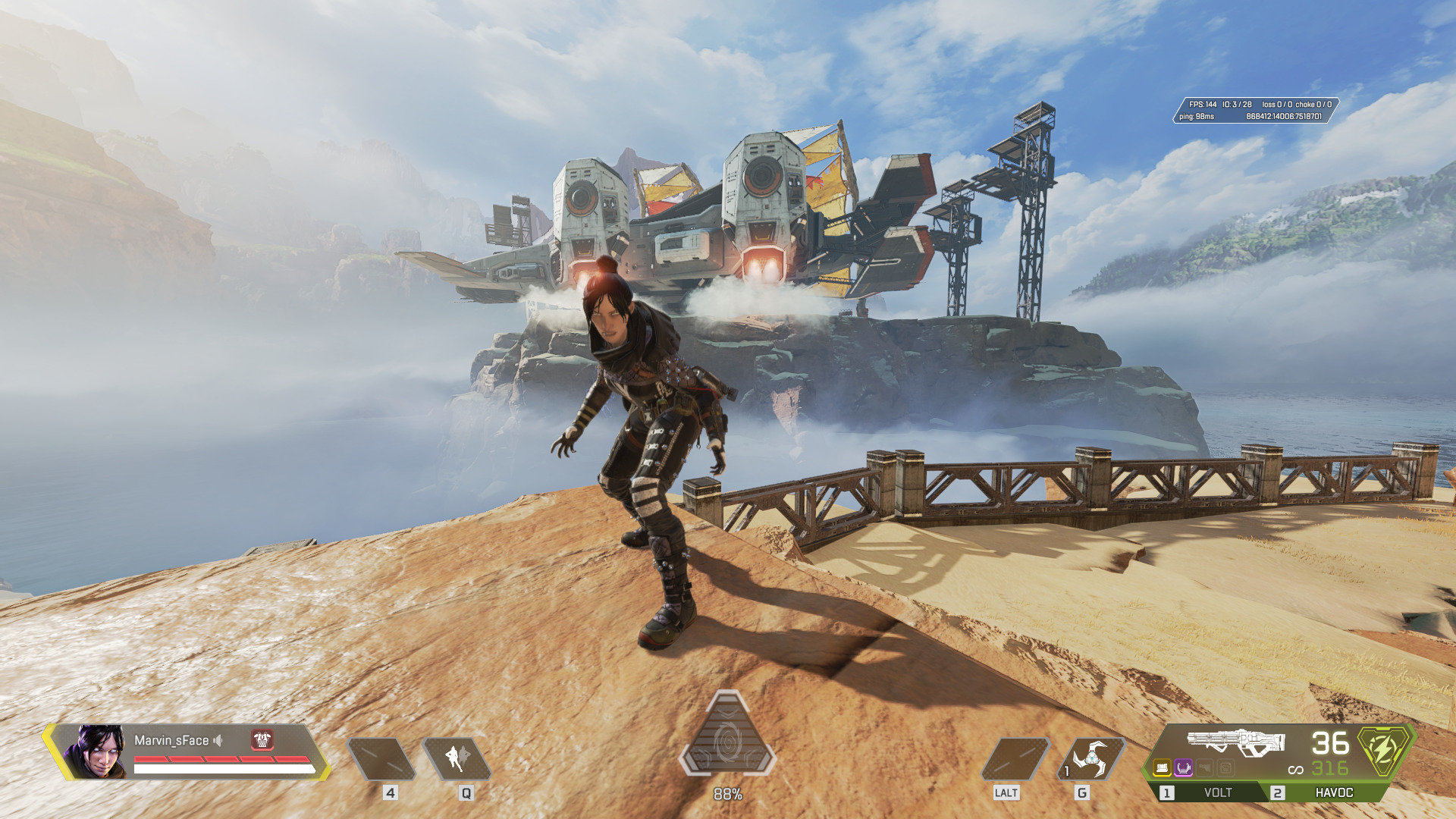Select the purple stock attachment icon
Image resolution: width=1456 pixels, height=819 pixels.
1184,768
